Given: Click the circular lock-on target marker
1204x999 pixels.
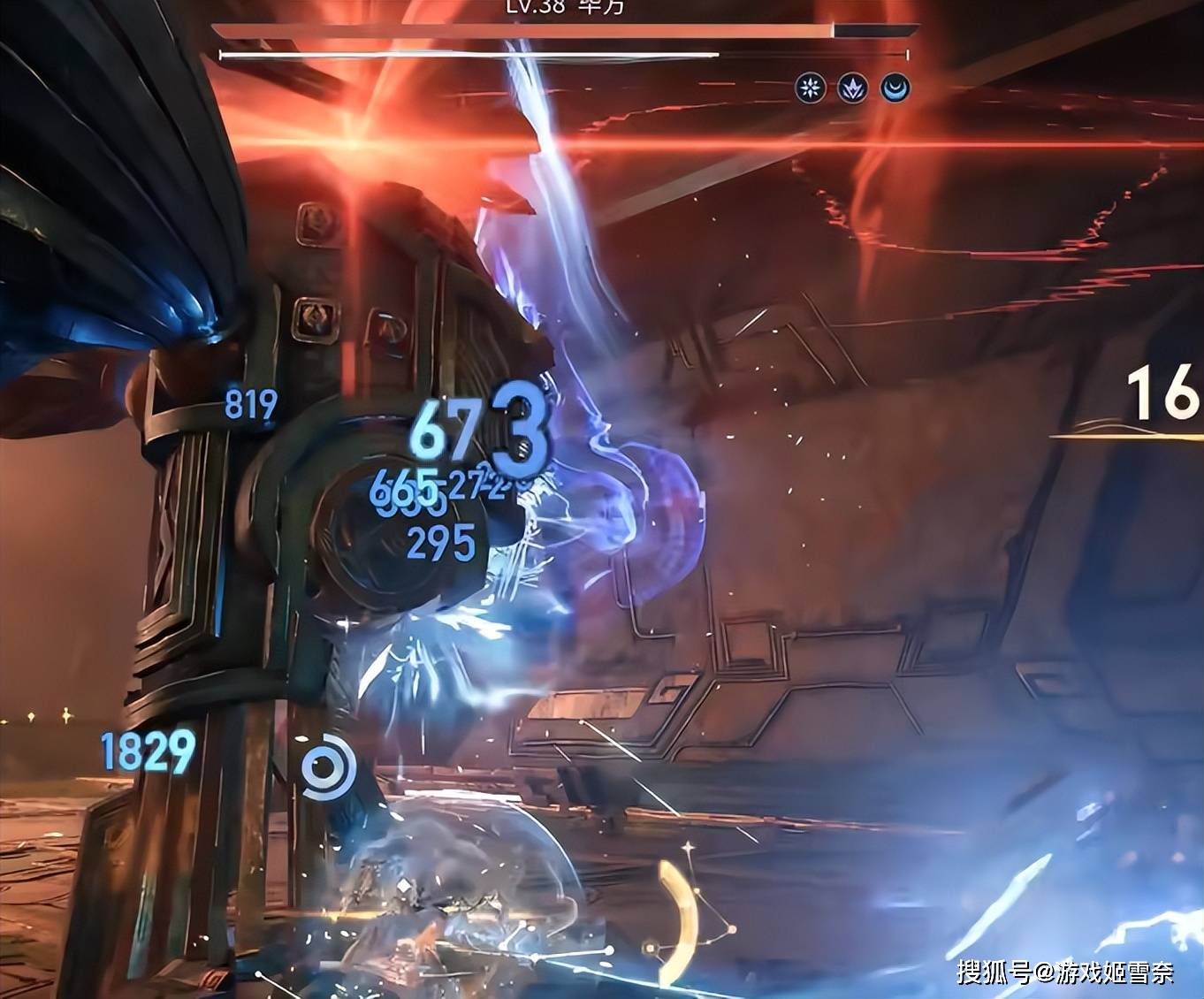Looking at the screenshot, I should coord(328,767).
